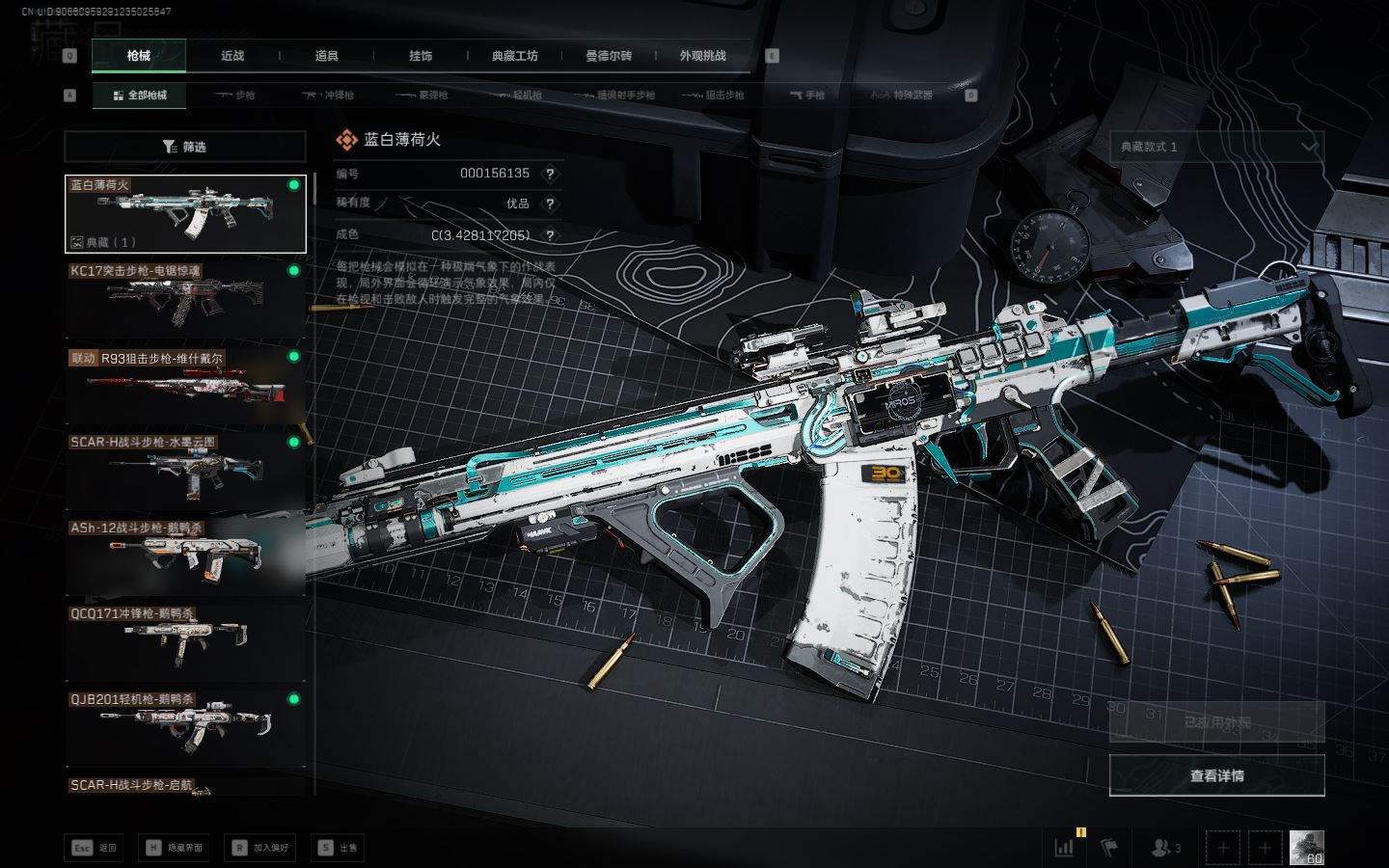Image resolution: width=1389 pixels, height=868 pixels.
Task: Open the 曼德尔砖 tab
Action: pyautogui.click(x=609, y=56)
